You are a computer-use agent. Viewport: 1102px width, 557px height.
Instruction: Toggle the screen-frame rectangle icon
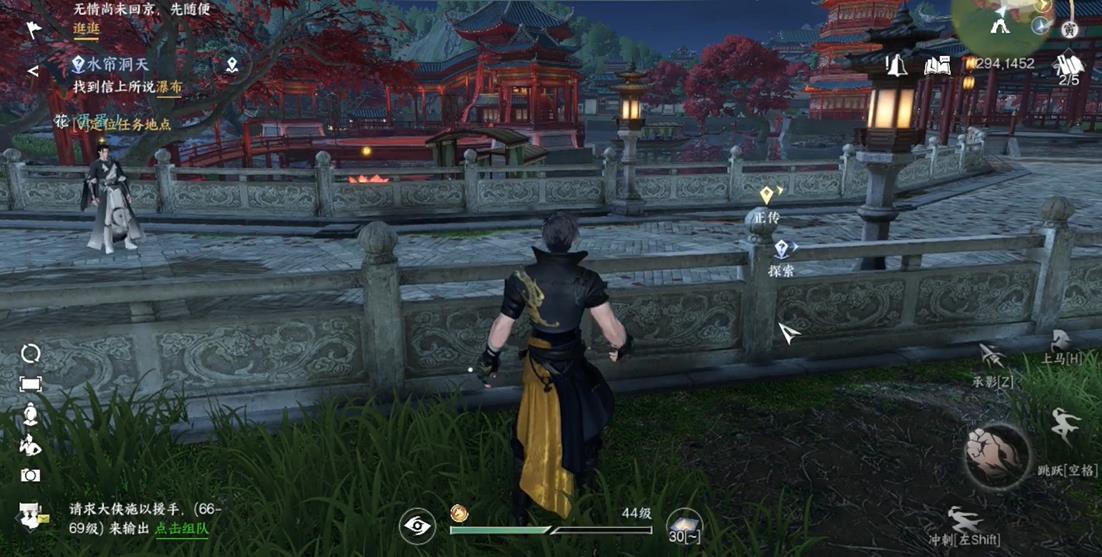(31, 384)
